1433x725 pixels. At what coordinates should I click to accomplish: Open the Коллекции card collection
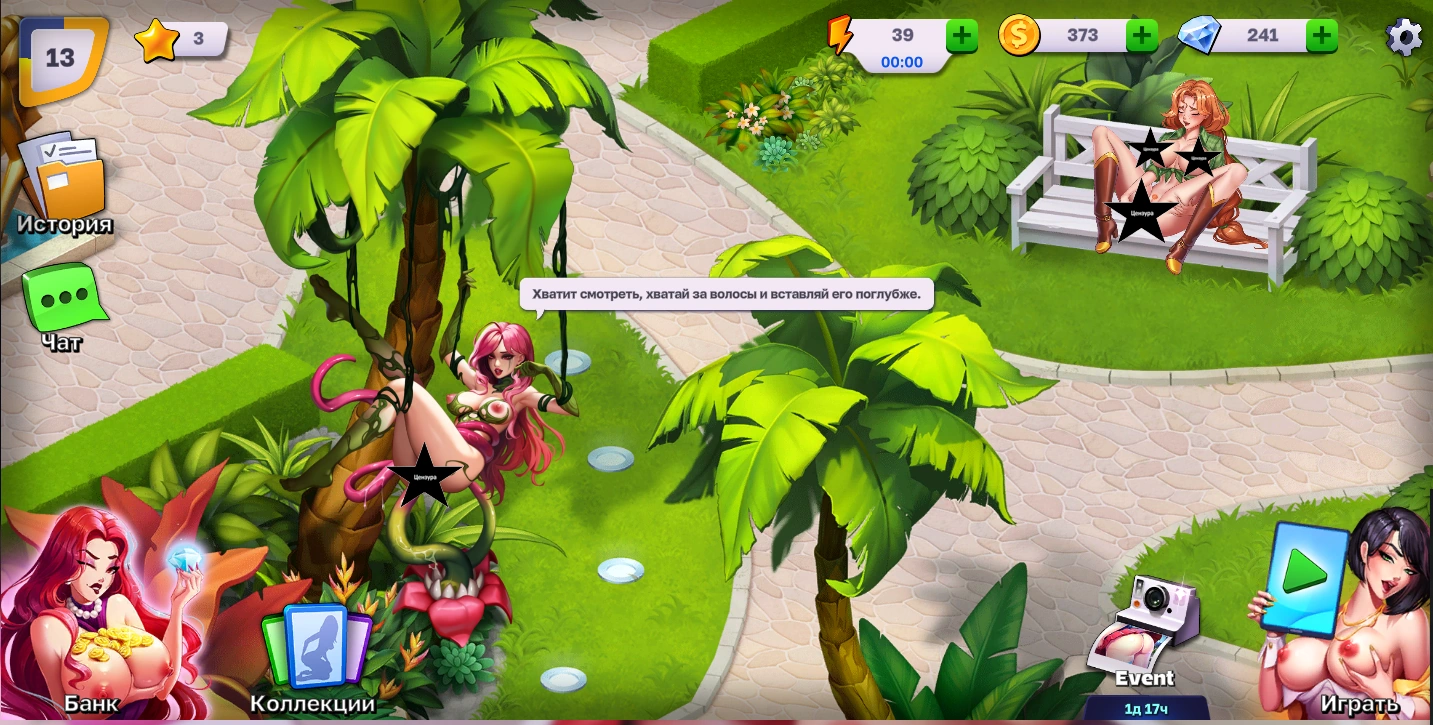(315, 650)
